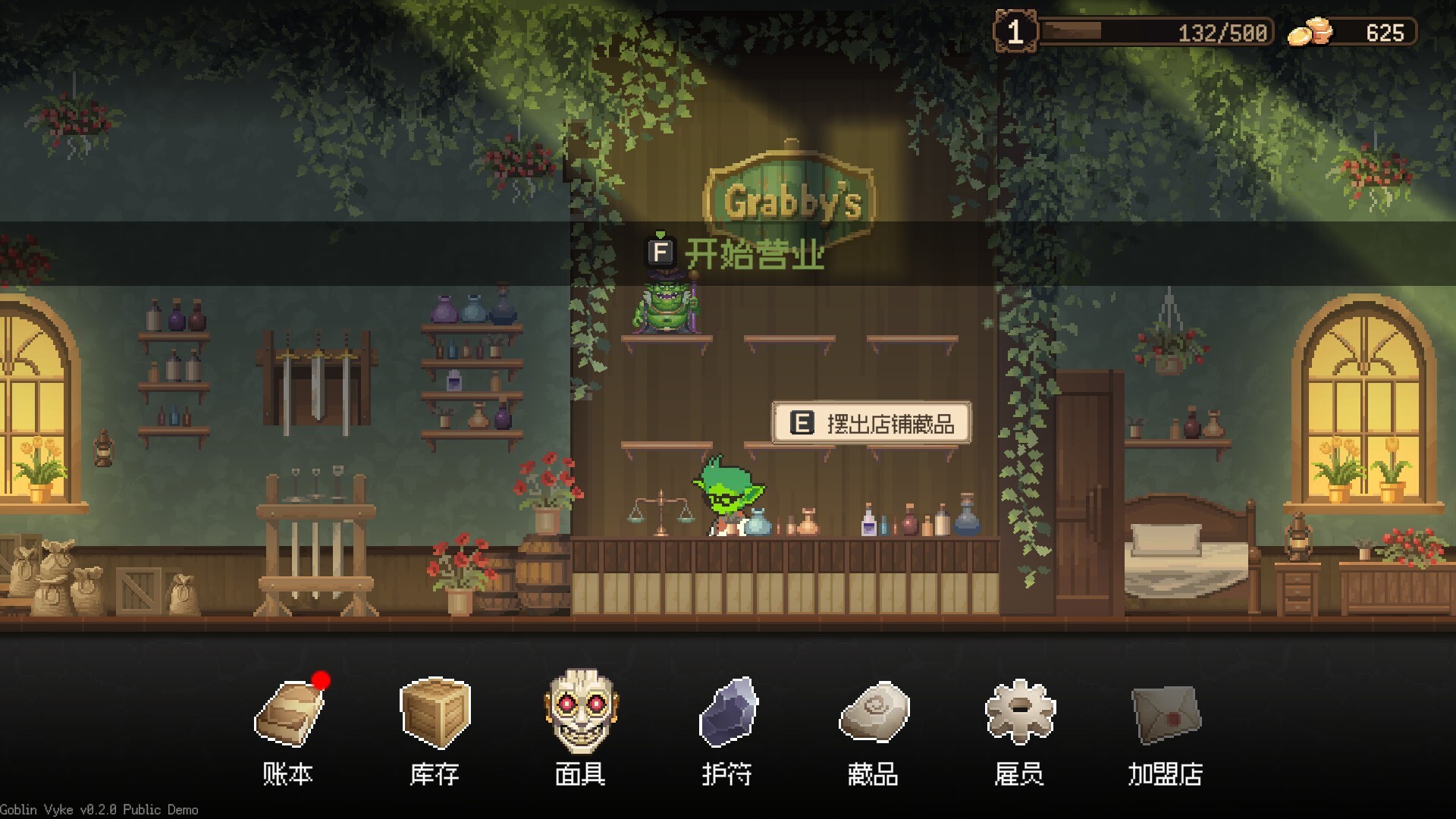Activate the 开始营业 start-business action

pos(755,253)
